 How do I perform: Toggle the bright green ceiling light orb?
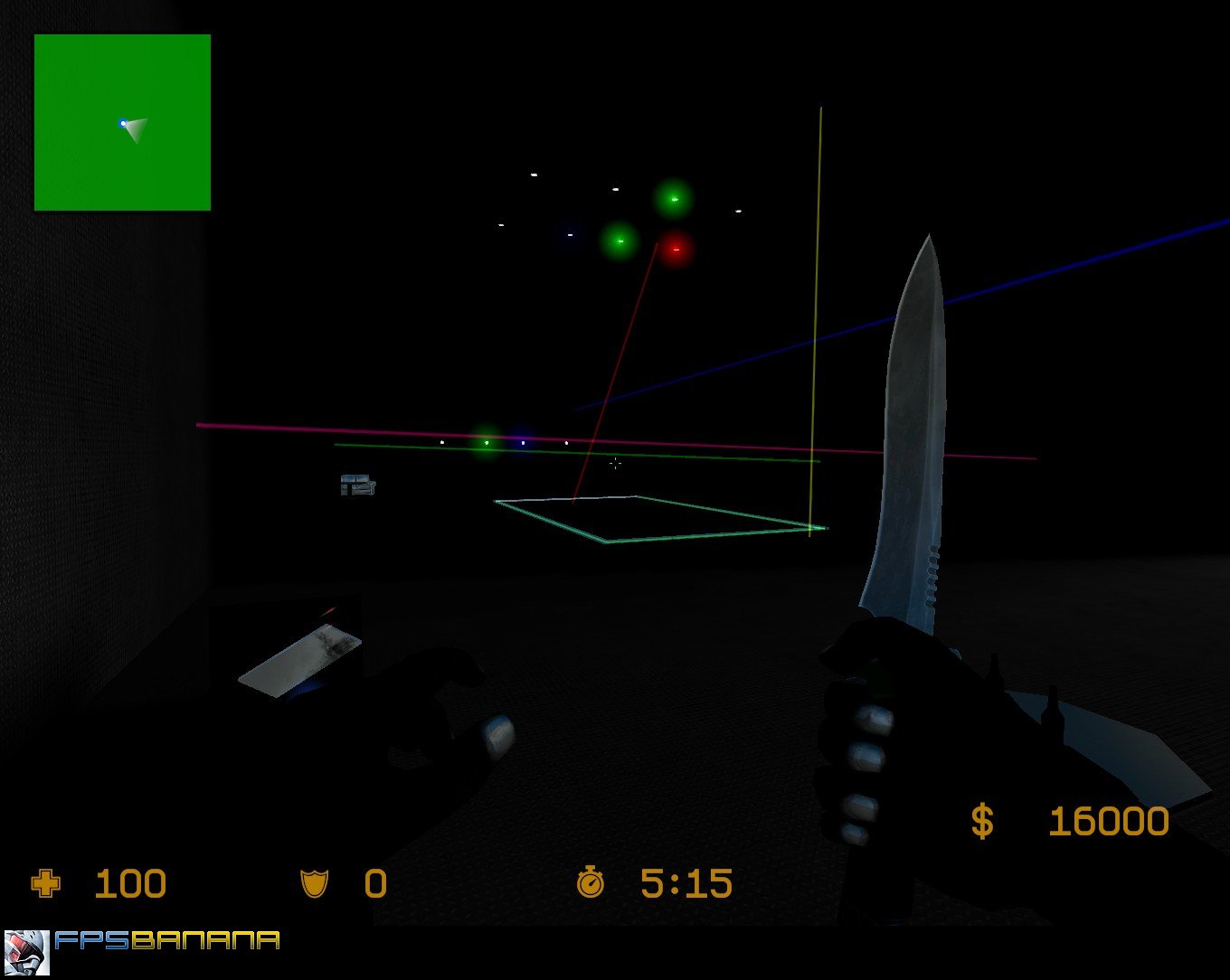[672, 198]
